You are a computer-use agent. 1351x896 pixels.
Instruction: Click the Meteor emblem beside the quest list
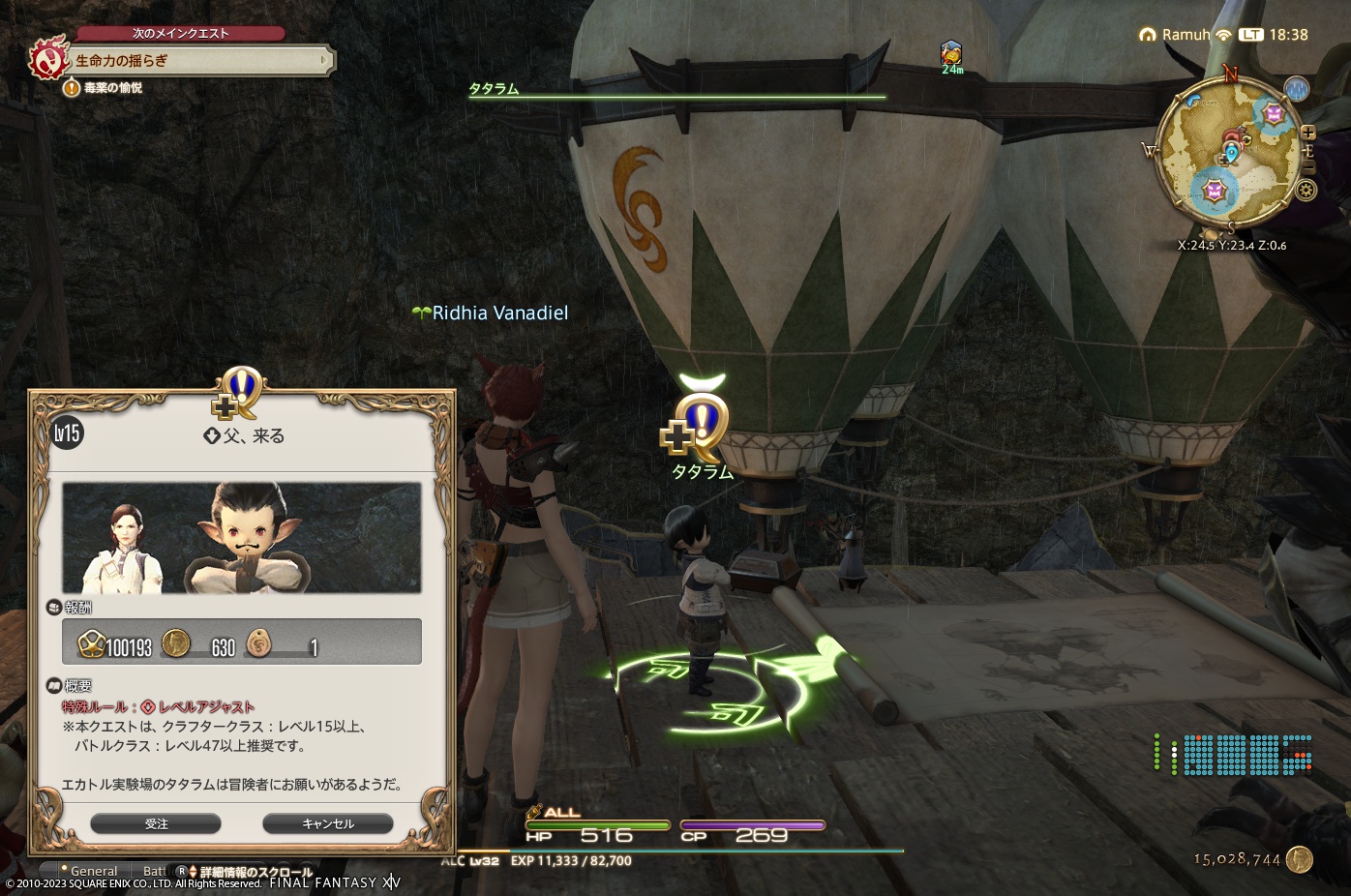tap(47, 60)
